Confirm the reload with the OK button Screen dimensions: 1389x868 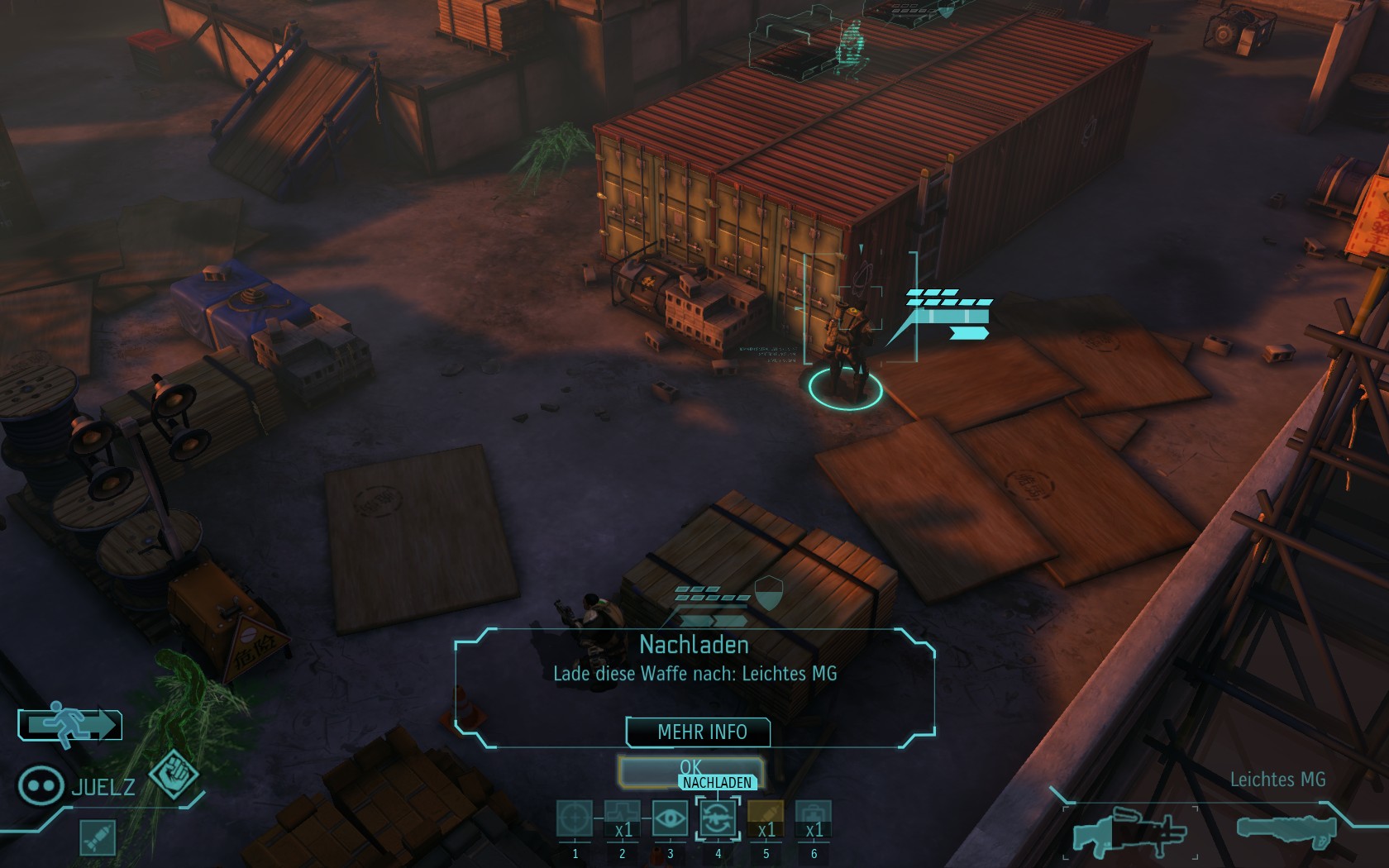(x=690, y=769)
